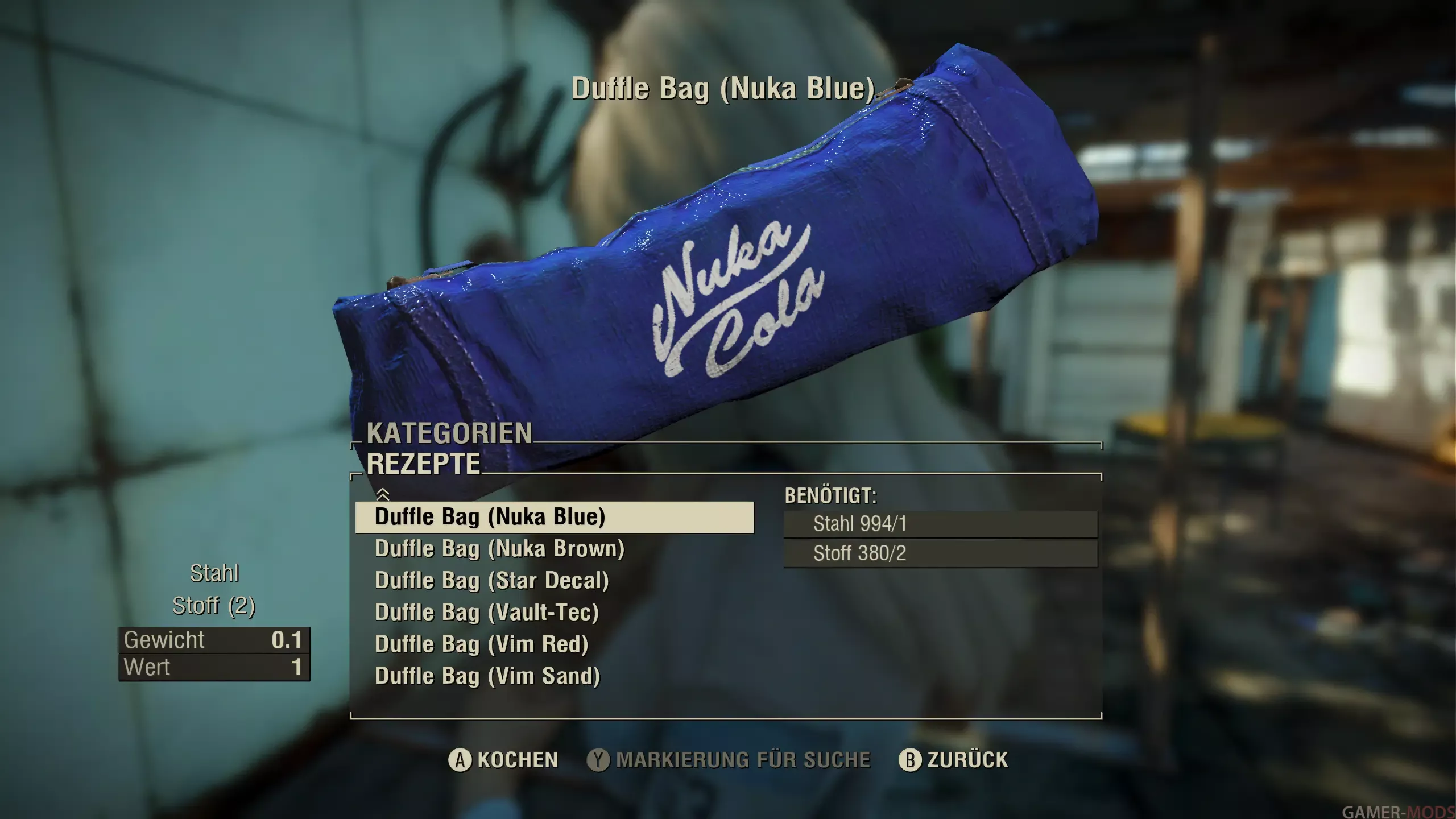Select the Stoff 380/2 requirement row
The width and height of the screenshot is (1456, 819).
(x=940, y=553)
